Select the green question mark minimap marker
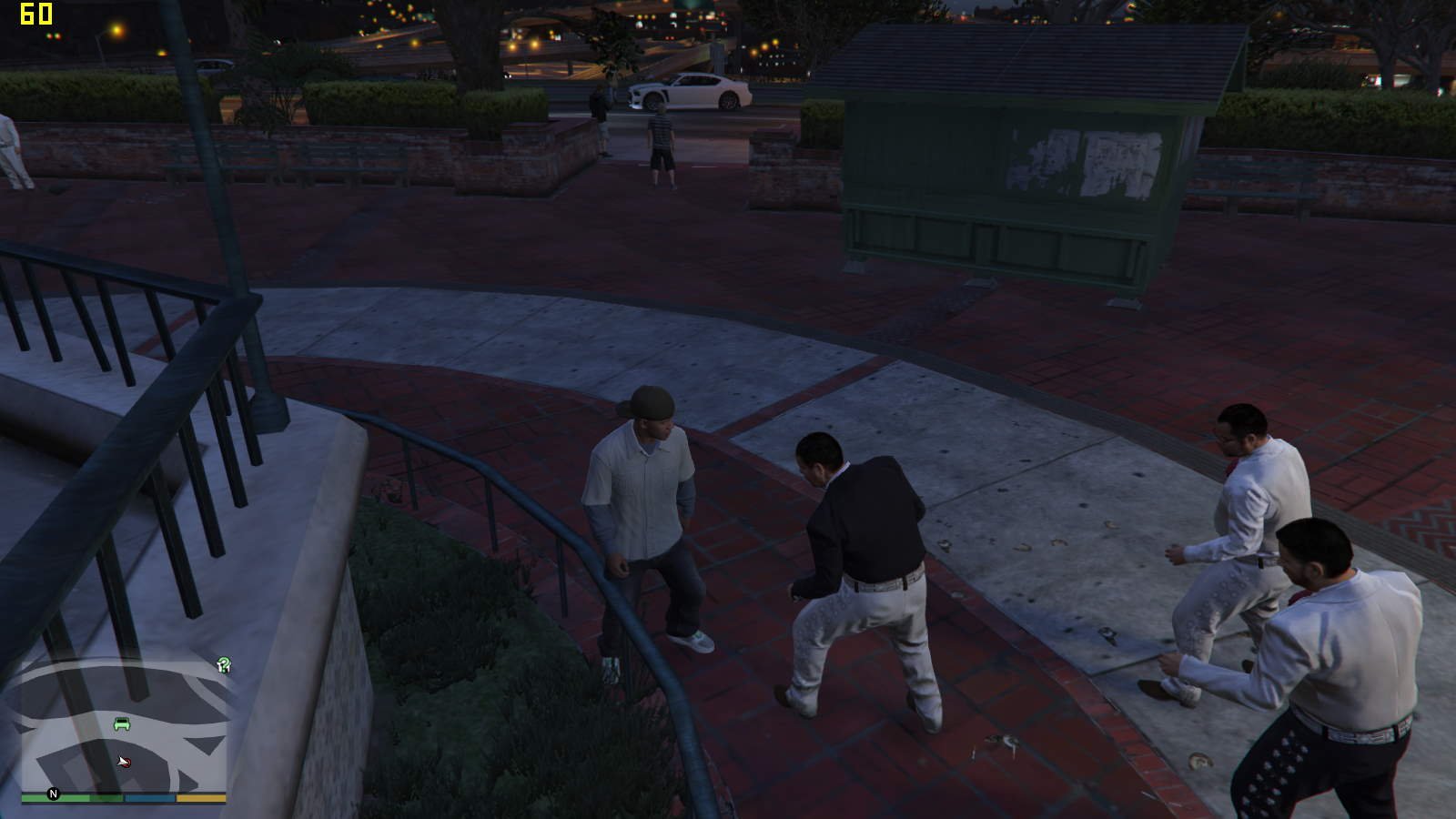The height and width of the screenshot is (819, 1456). pyautogui.click(x=224, y=665)
